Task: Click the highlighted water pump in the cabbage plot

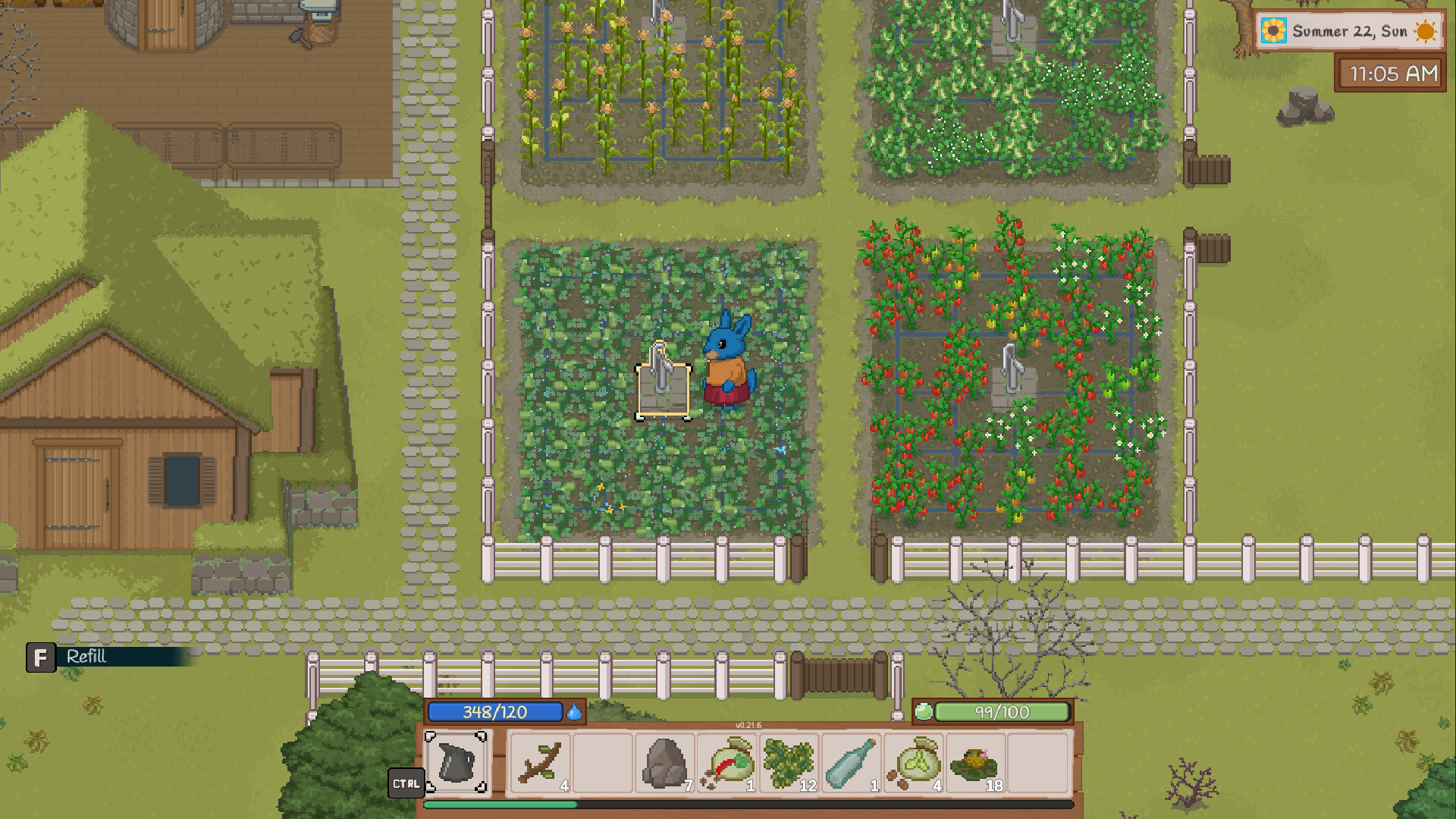Action: [x=663, y=387]
